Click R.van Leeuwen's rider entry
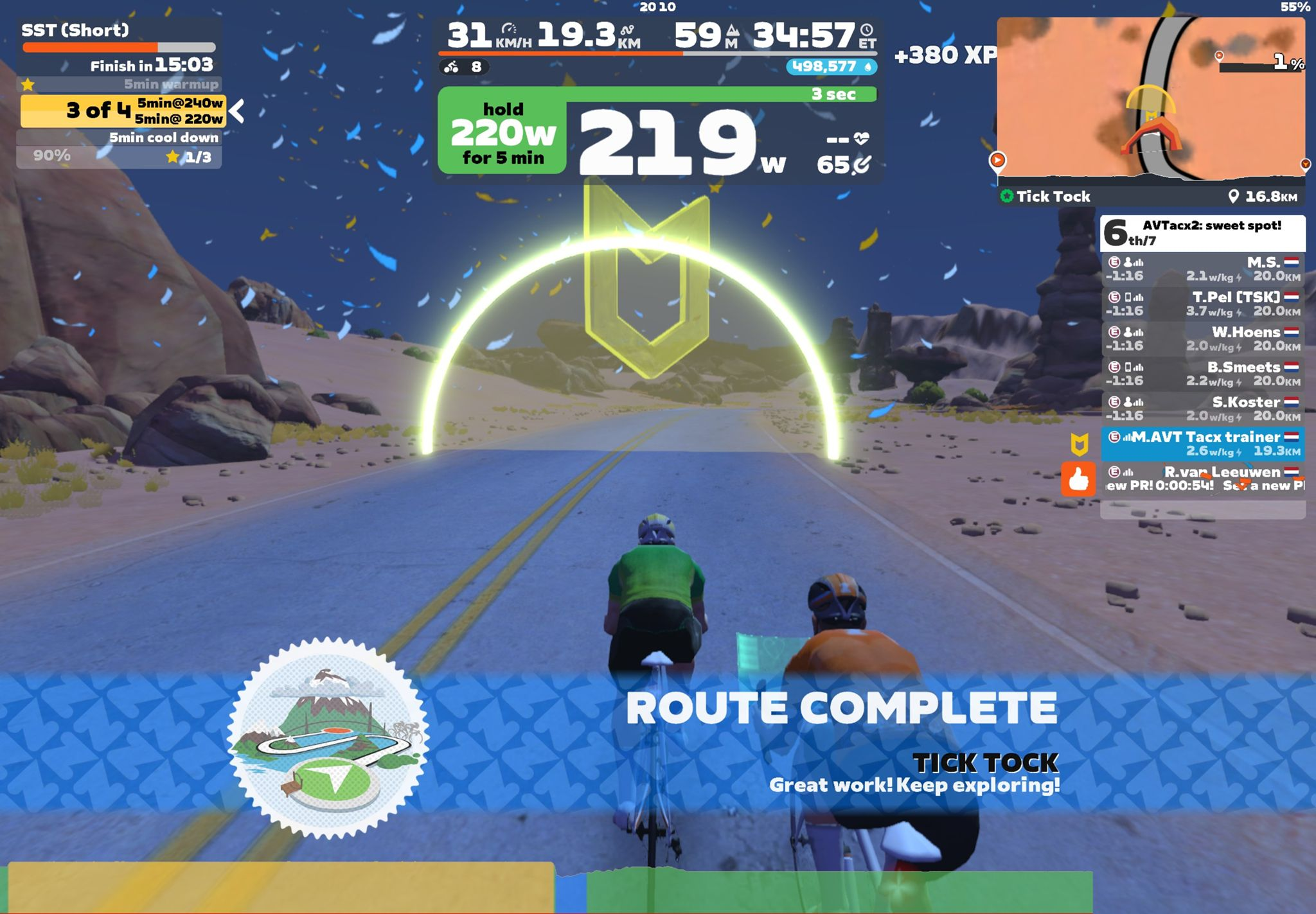1316x914 pixels. [1202, 479]
